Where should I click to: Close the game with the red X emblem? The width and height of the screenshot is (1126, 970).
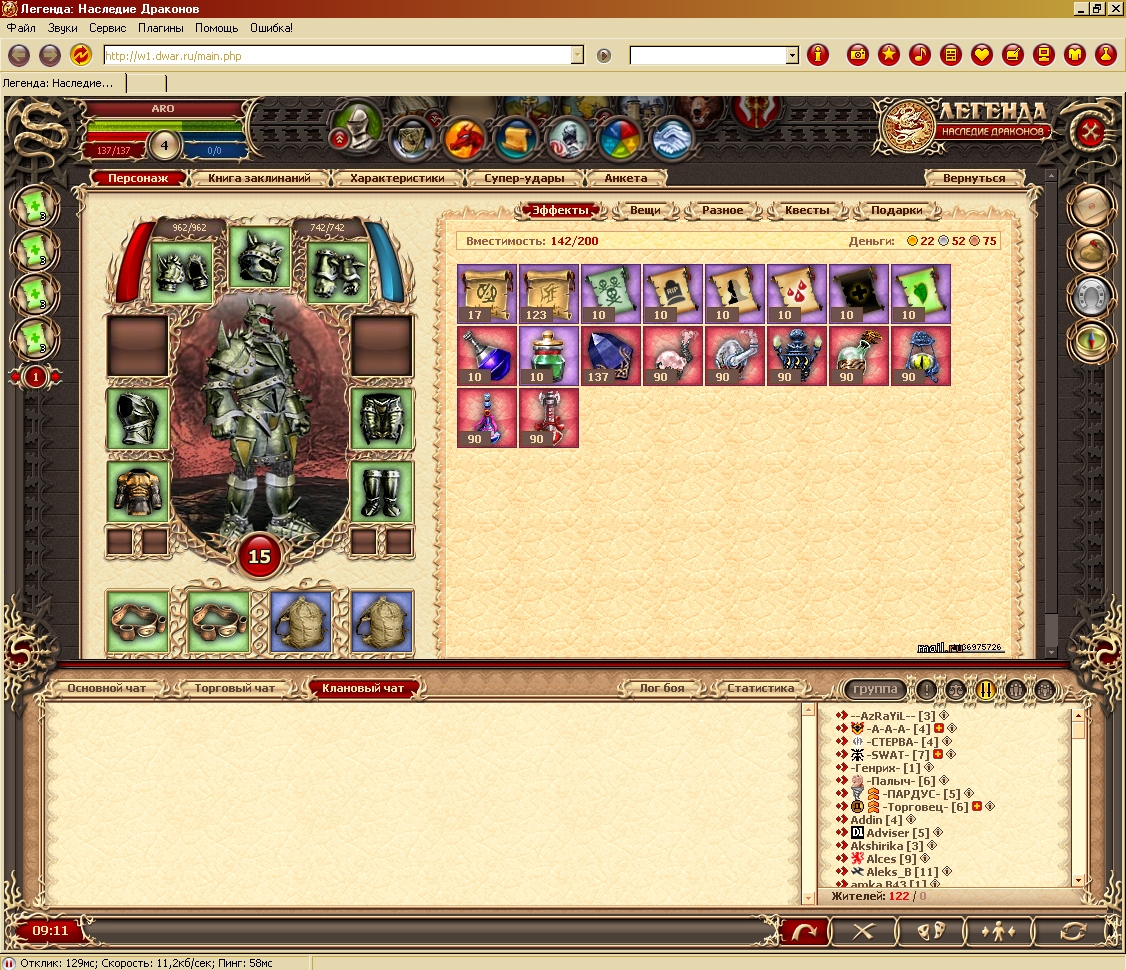point(1091,131)
